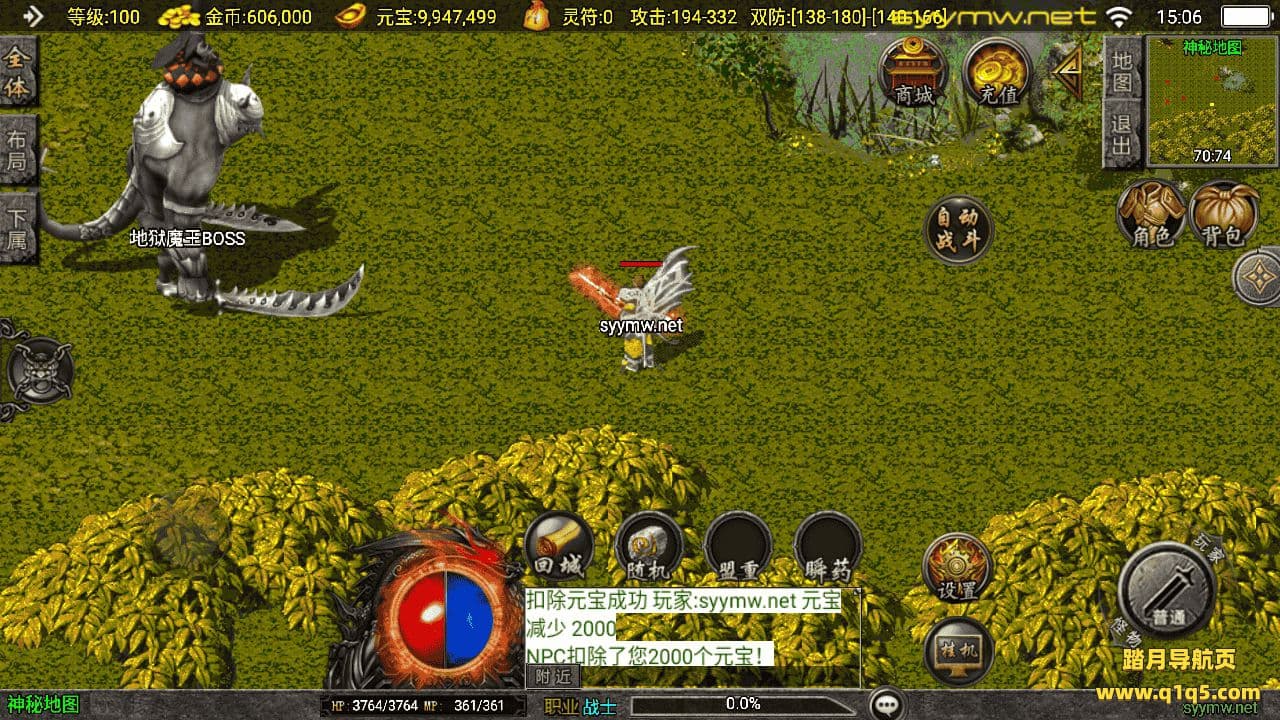Open the 充值 recharge screen
1280x720 pixels.
click(x=997, y=72)
